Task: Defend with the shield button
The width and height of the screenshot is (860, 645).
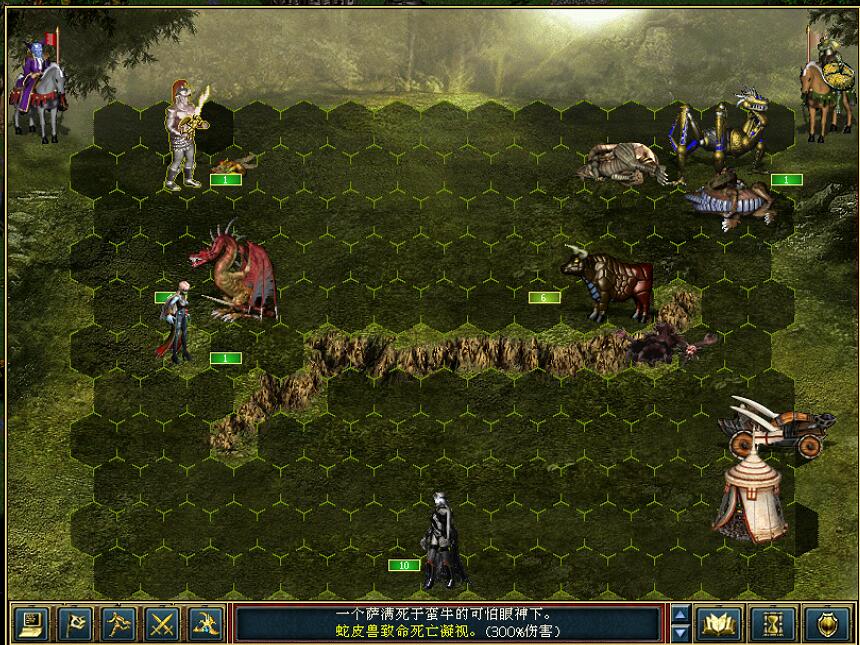Action: (827, 624)
